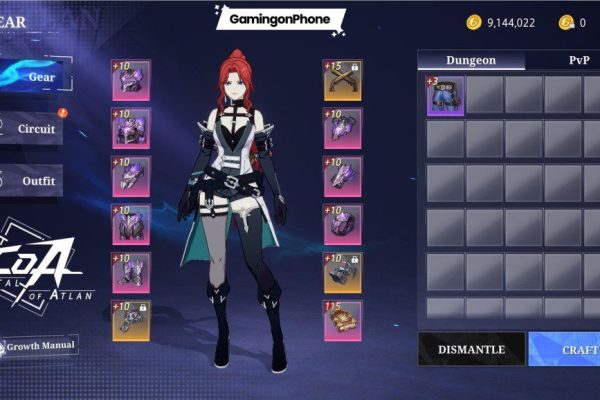Select the +10 purple ring slot

pos(343,224)
